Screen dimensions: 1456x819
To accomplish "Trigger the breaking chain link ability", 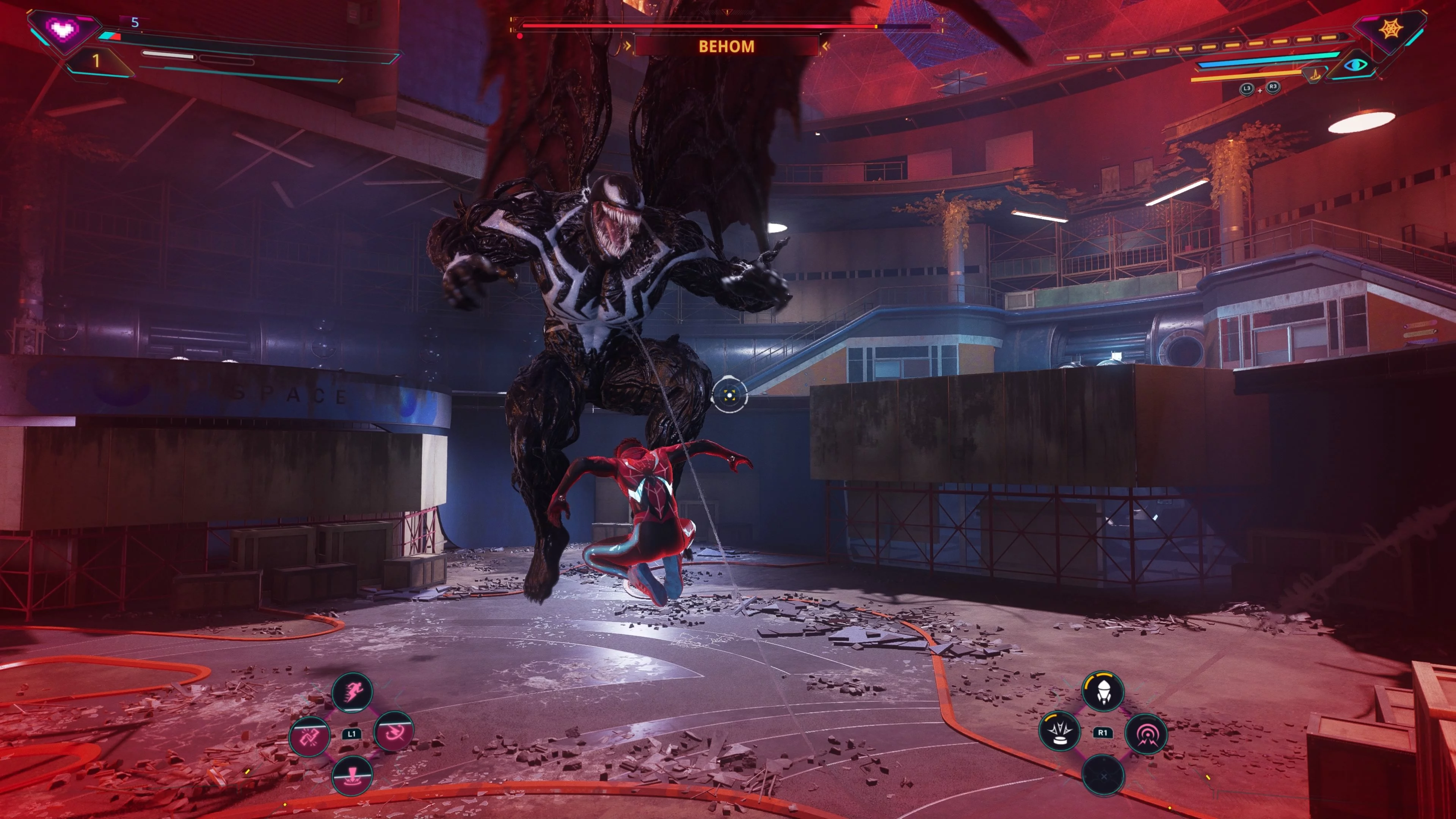I will (x=309, y=735).
